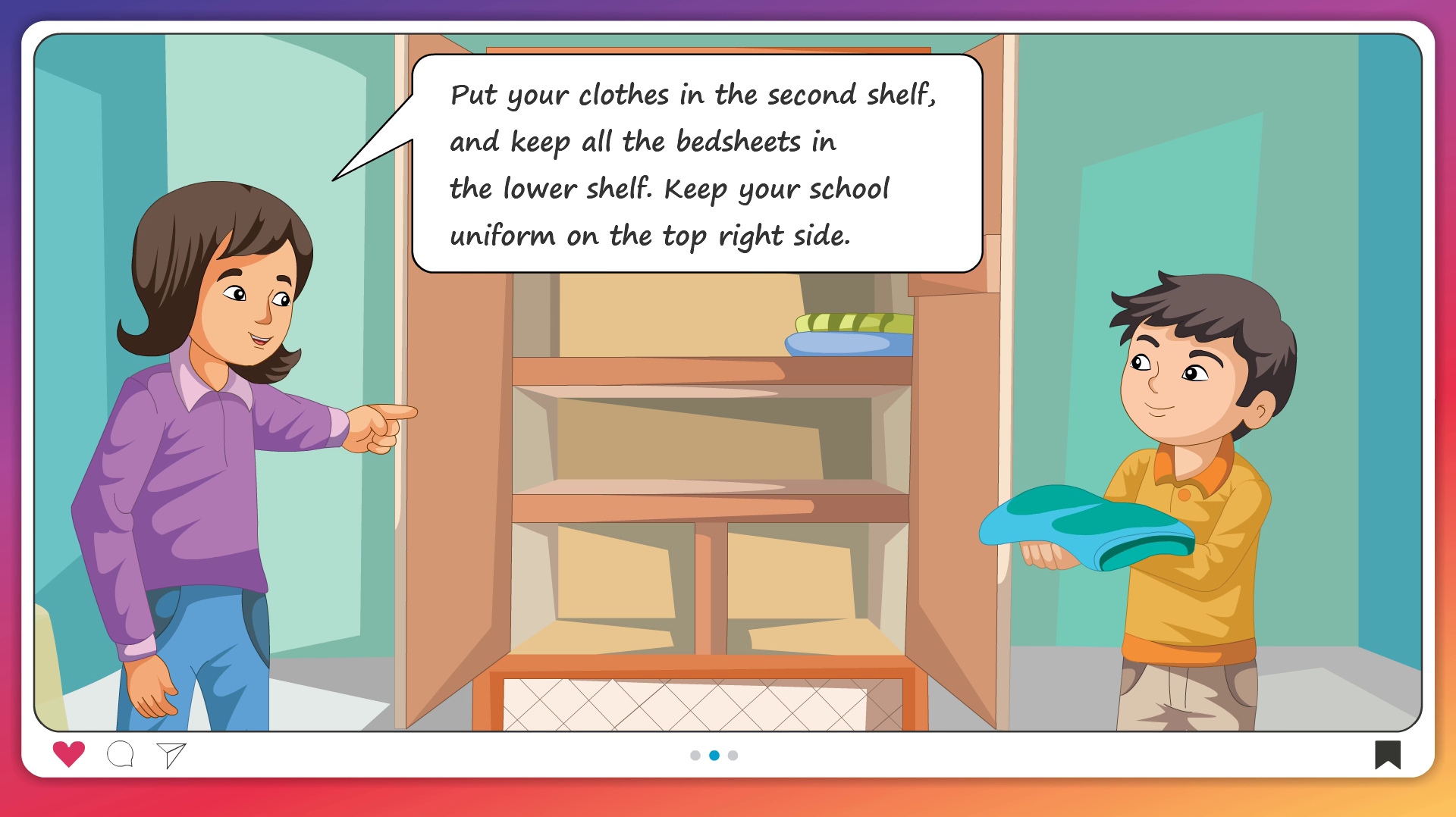Select the highlighted blue middle slide dot
1456x817 pixels.
(x=714, y=756)
